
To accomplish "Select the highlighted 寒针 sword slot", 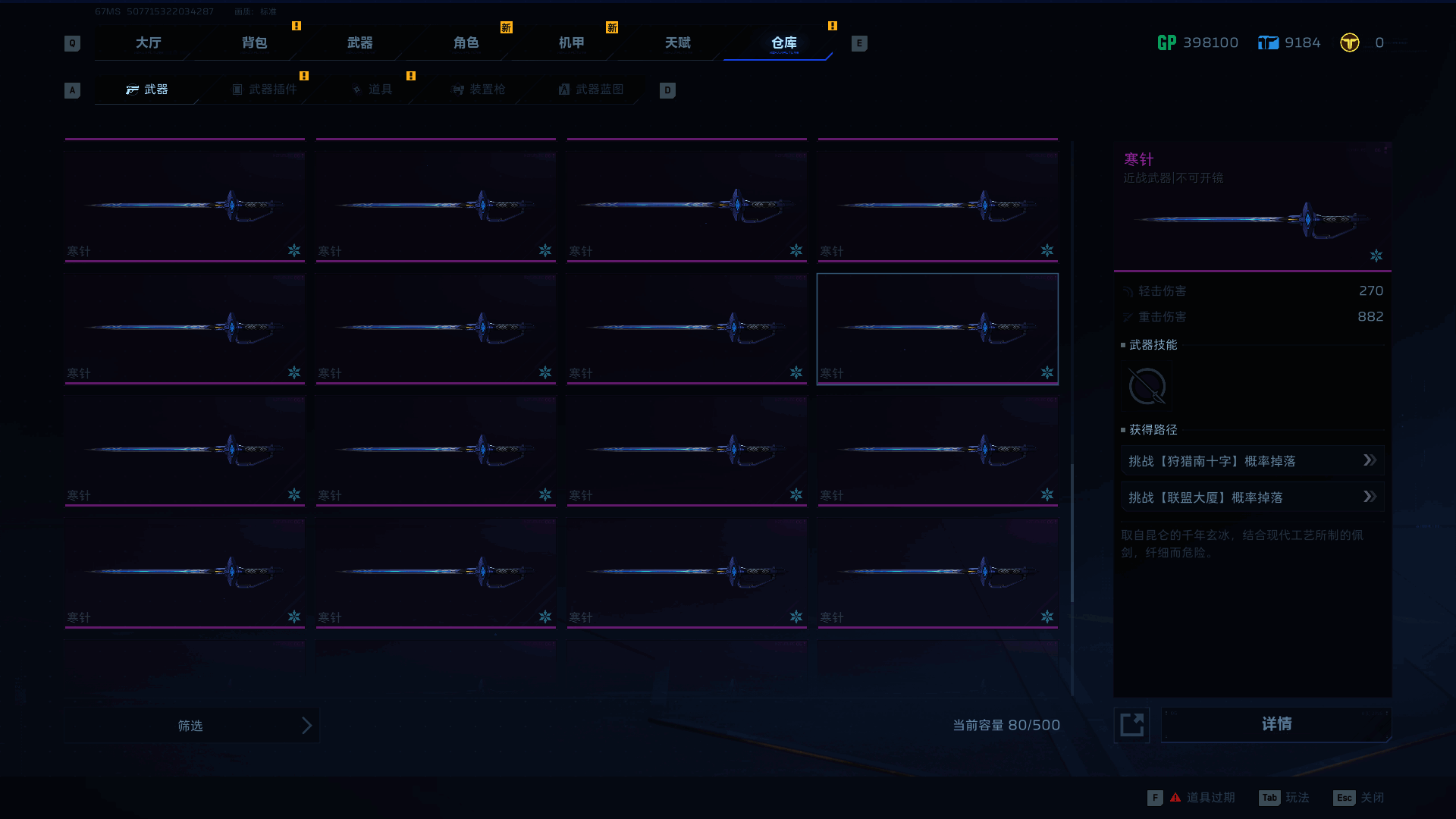I will (937, 329).
